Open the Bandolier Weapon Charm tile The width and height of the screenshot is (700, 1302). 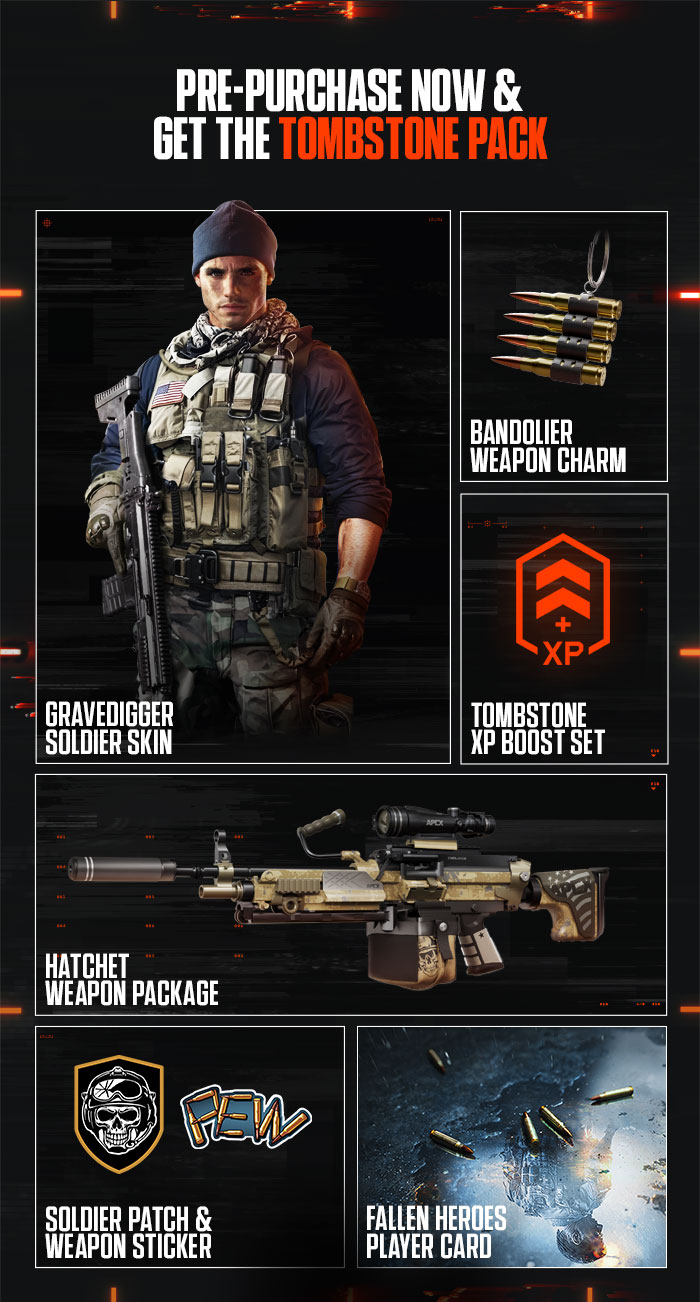564,346
